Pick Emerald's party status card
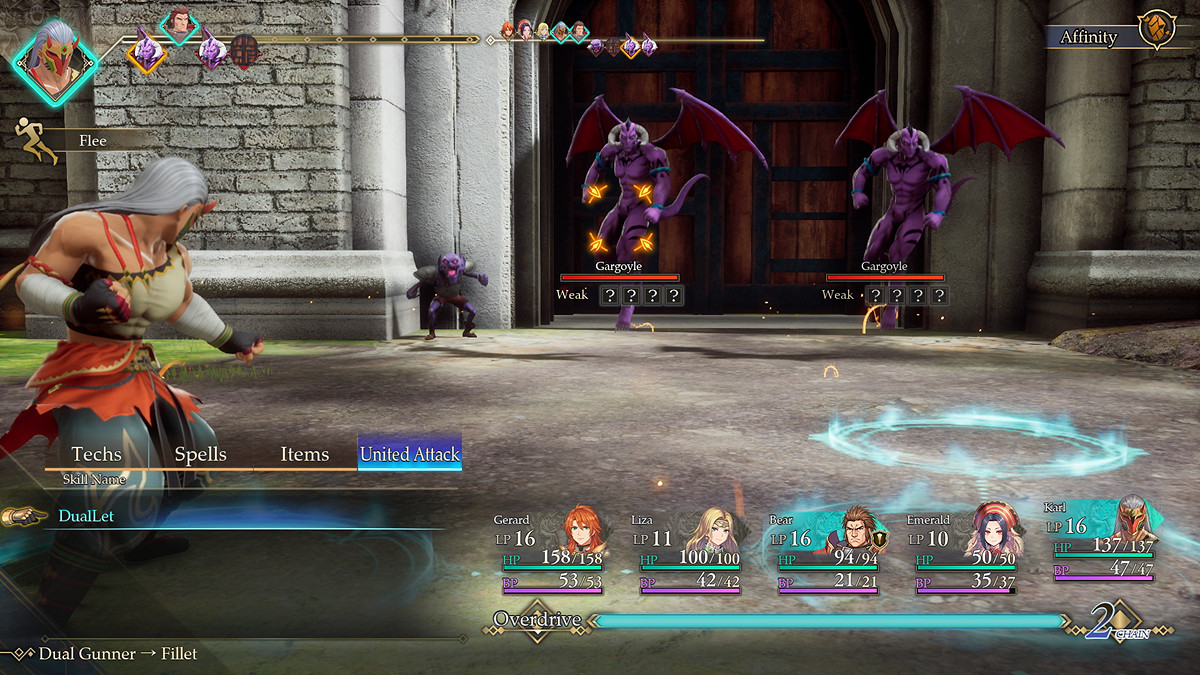 (964, 555)
